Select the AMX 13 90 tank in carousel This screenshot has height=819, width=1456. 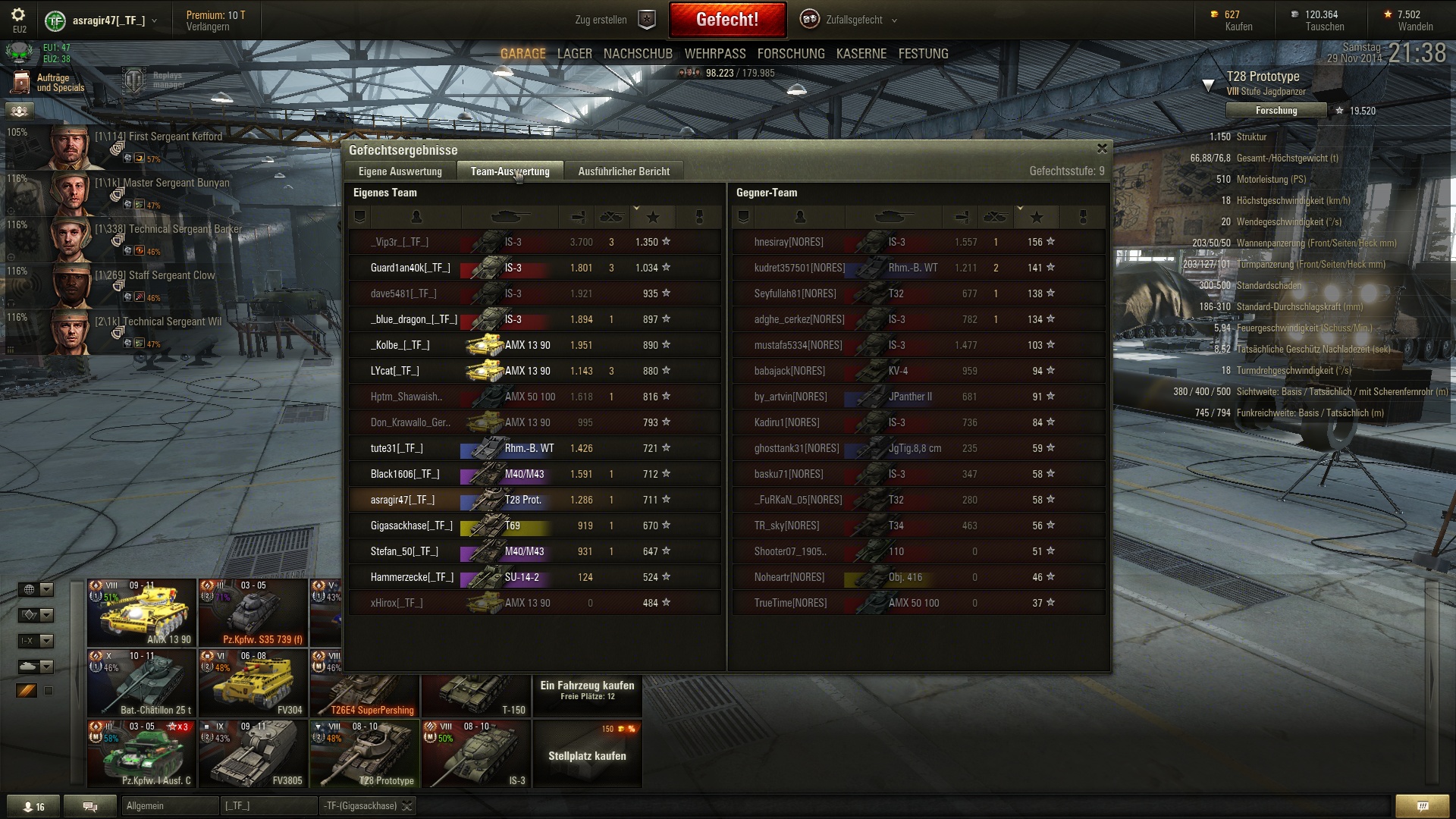141,613
